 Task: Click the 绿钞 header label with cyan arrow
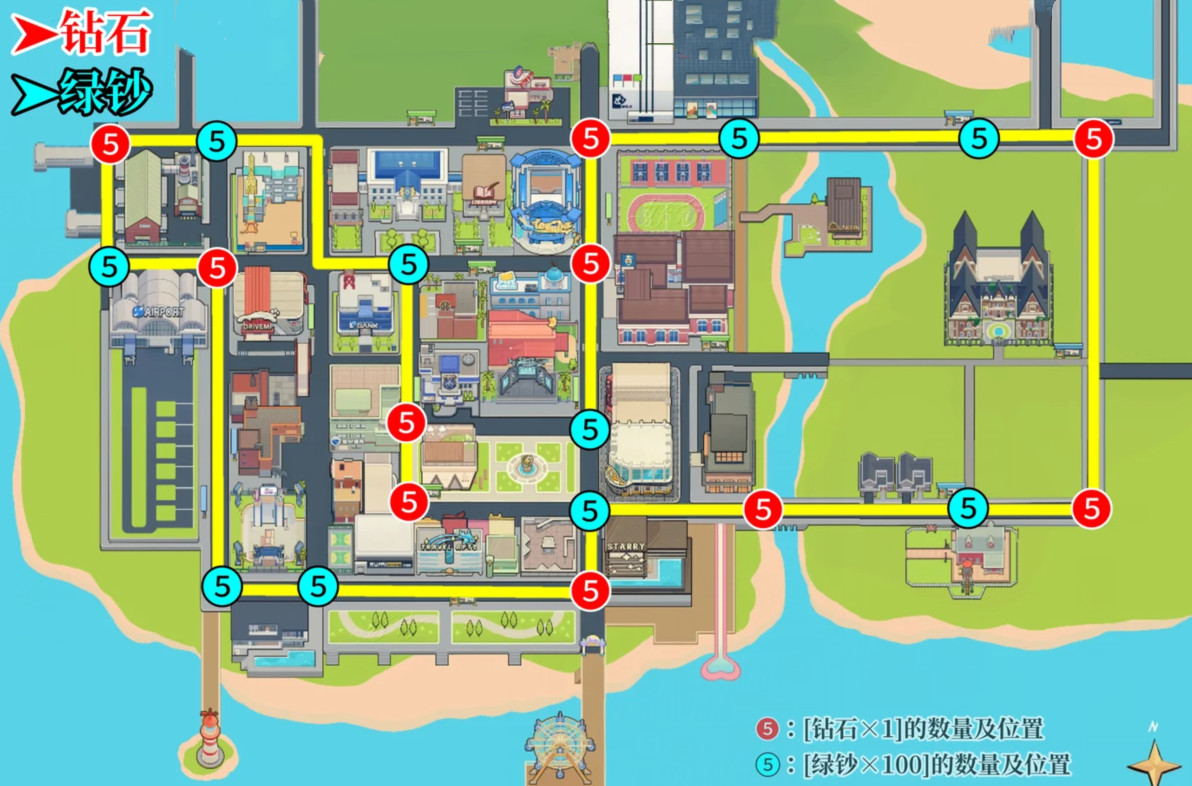tap(82, 94)
